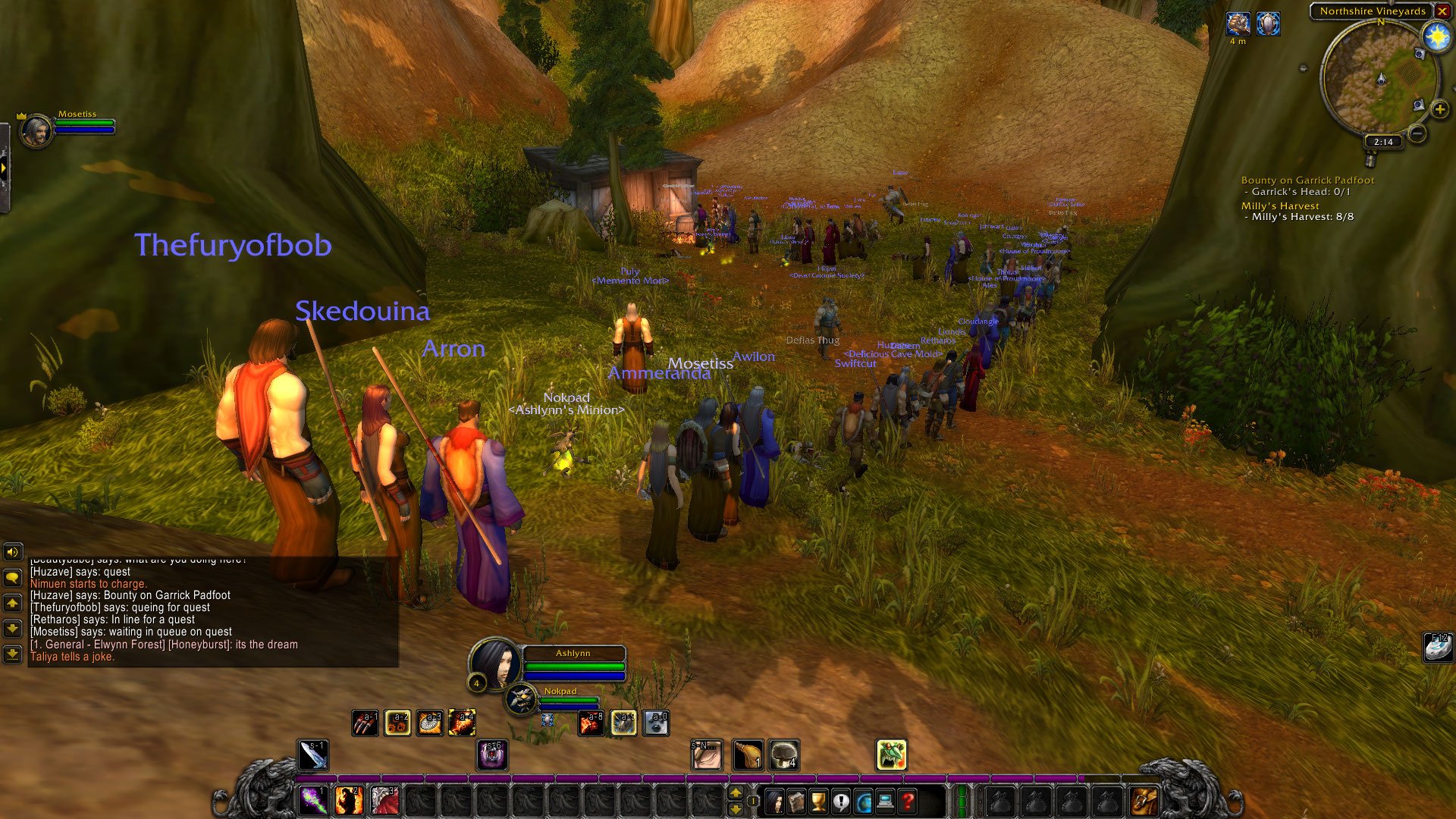This screenshot has width=1456, height=819.
Task: Select the Milly's Harvest quest tracker entry
Action: (1280, 206)
